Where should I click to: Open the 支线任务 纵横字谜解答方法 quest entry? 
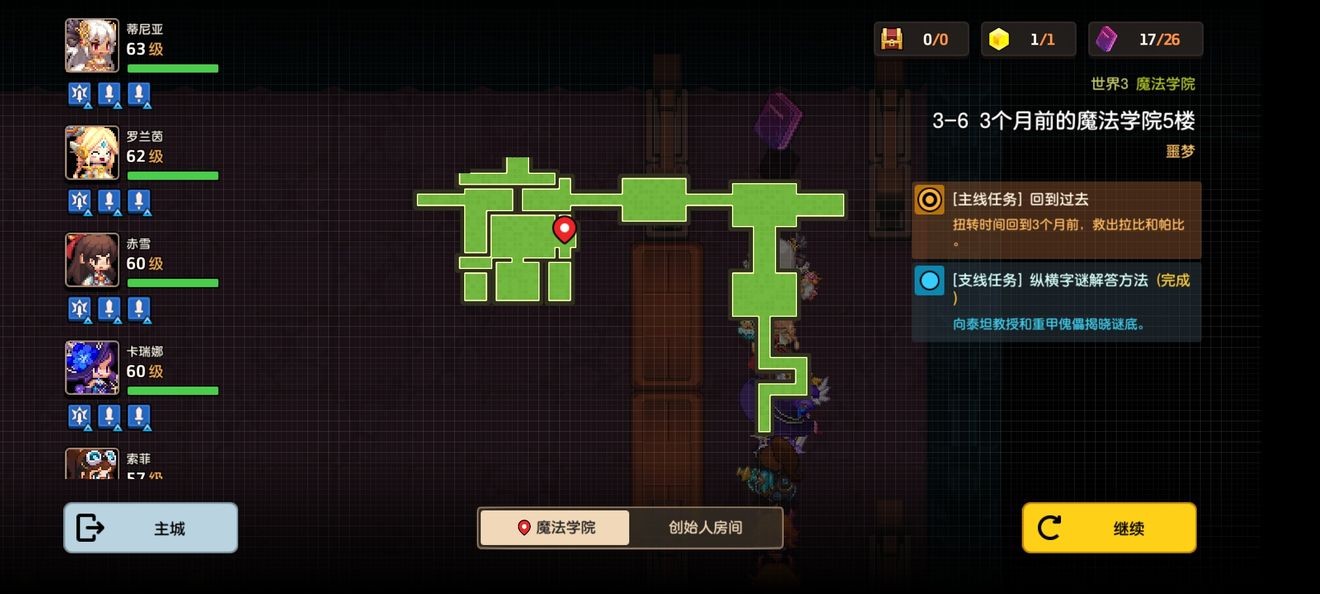coord(1056,301)
